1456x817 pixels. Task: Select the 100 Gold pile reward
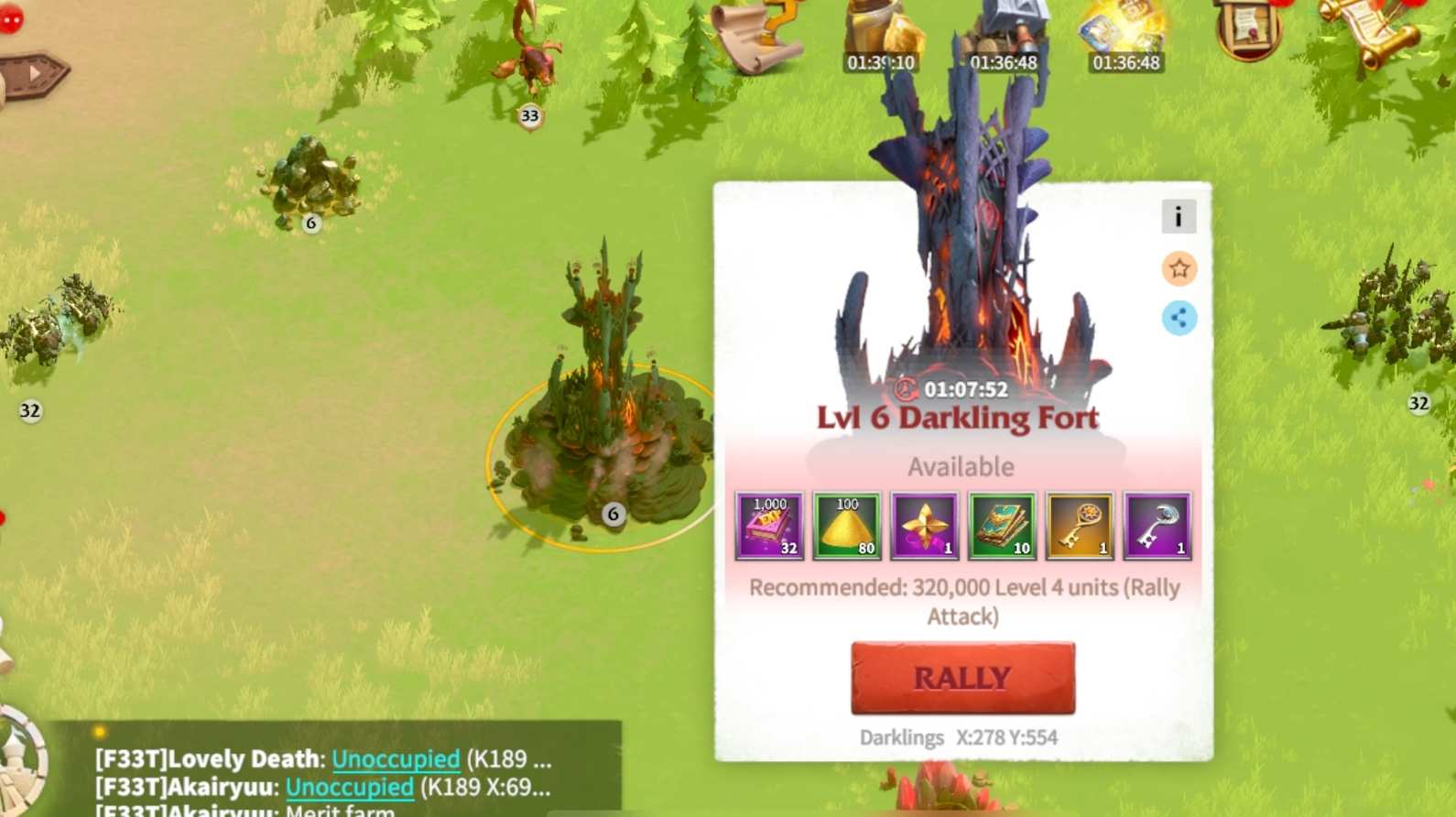tap(847, 525)
